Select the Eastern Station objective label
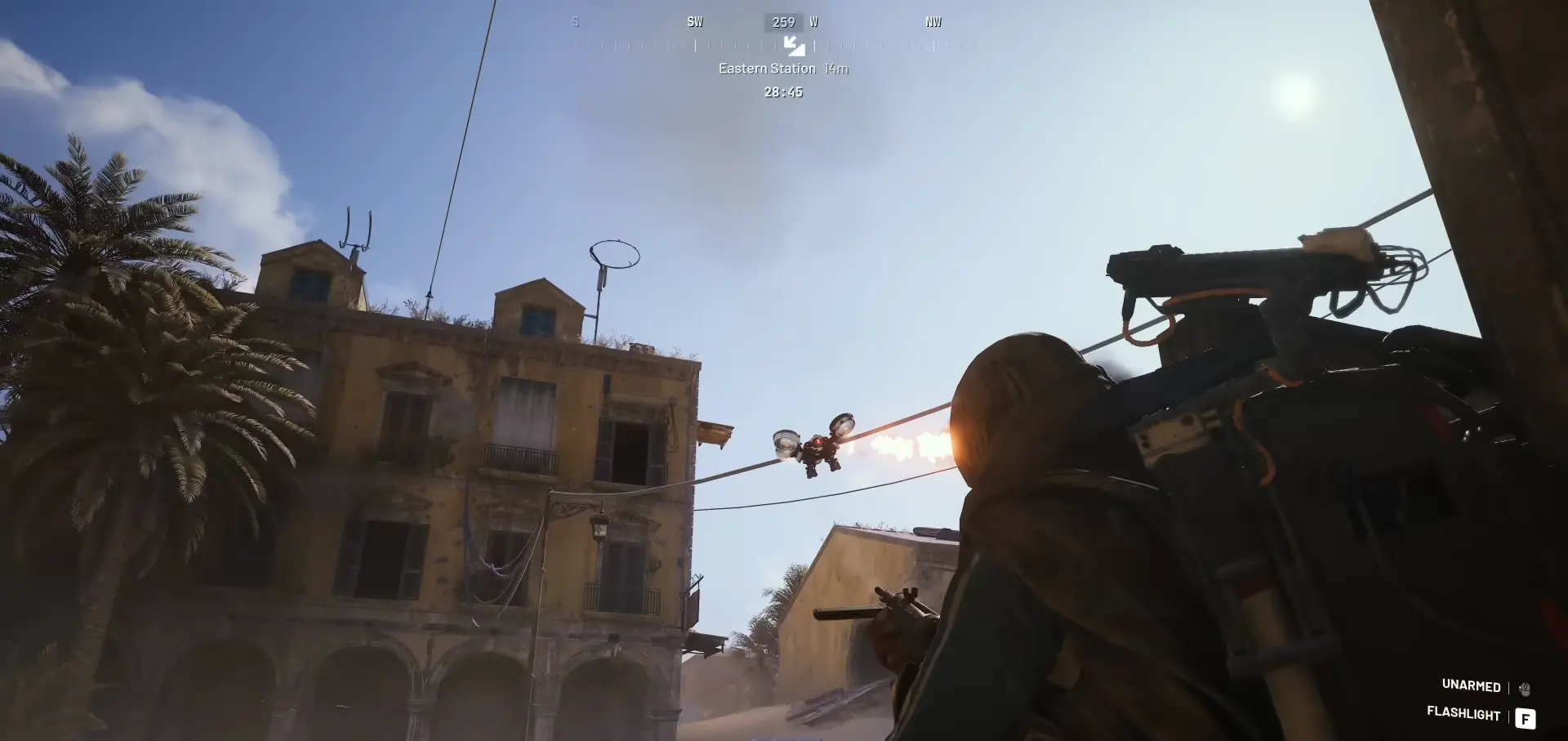1568x741 pixels. (x=767, y=69)
